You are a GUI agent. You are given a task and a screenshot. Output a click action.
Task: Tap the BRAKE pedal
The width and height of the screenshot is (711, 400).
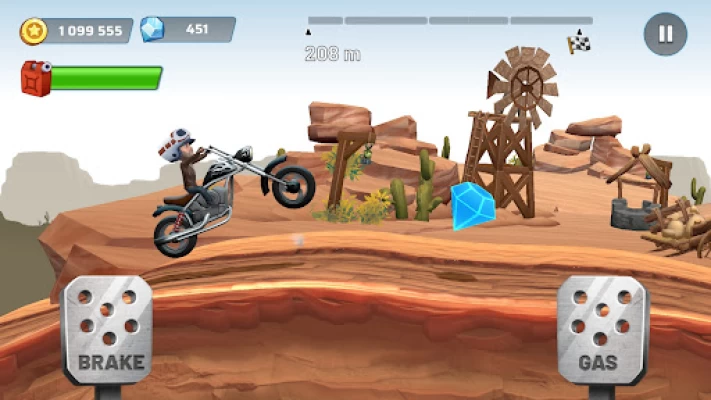pos(107,329)
